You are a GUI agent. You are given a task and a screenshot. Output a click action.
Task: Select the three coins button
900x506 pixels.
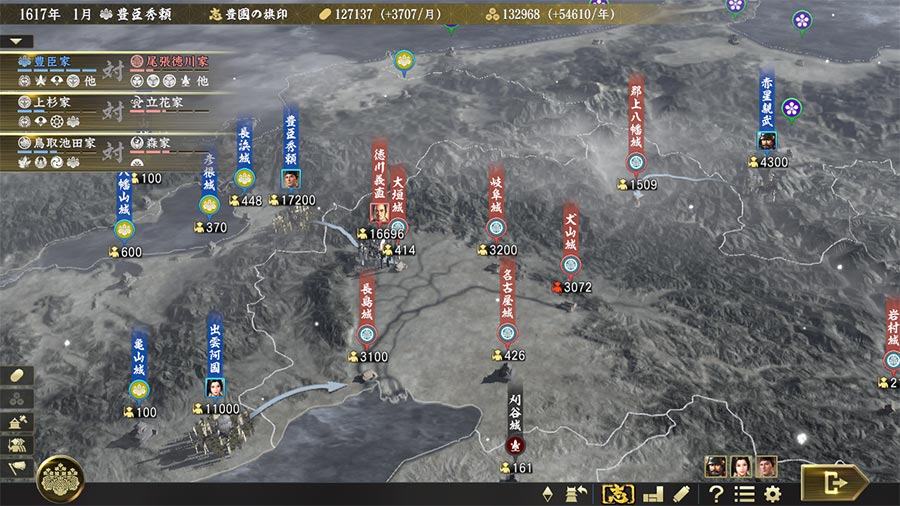18,397
